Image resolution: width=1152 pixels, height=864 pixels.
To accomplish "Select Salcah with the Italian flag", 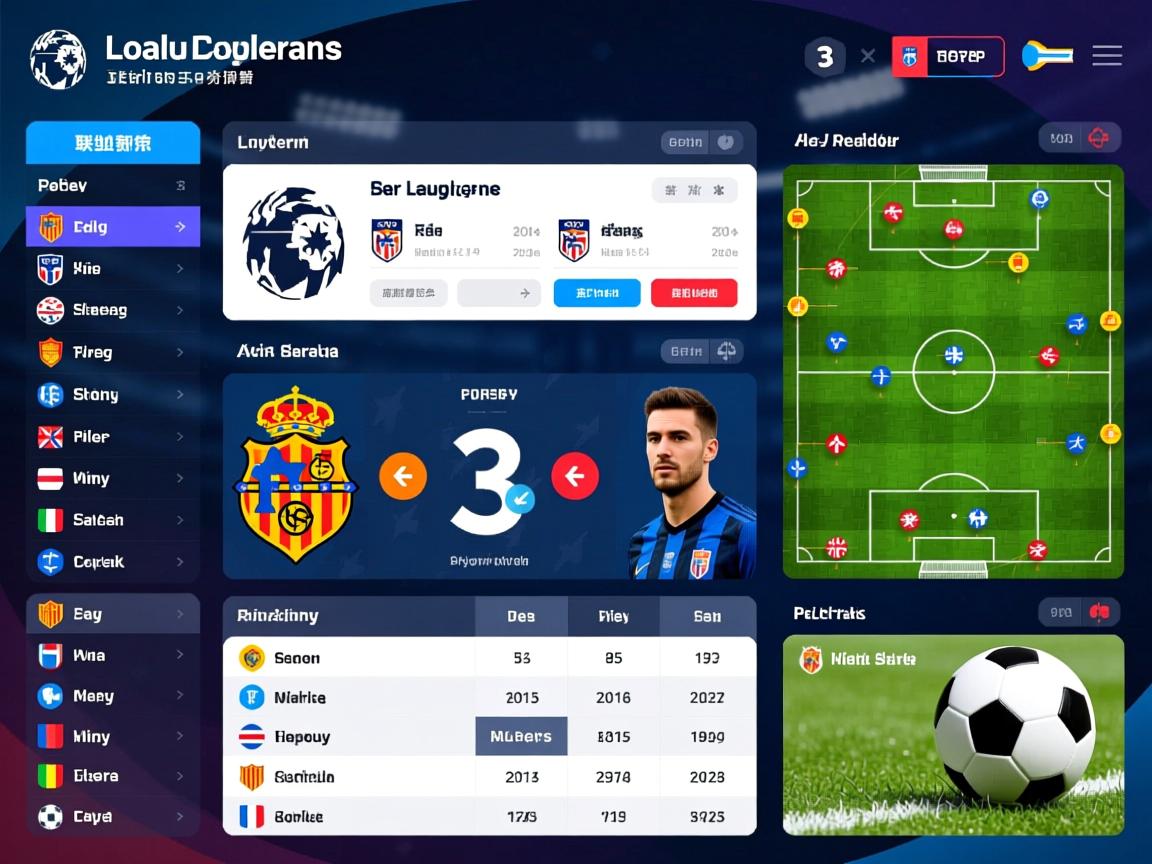I will (112, 520).
